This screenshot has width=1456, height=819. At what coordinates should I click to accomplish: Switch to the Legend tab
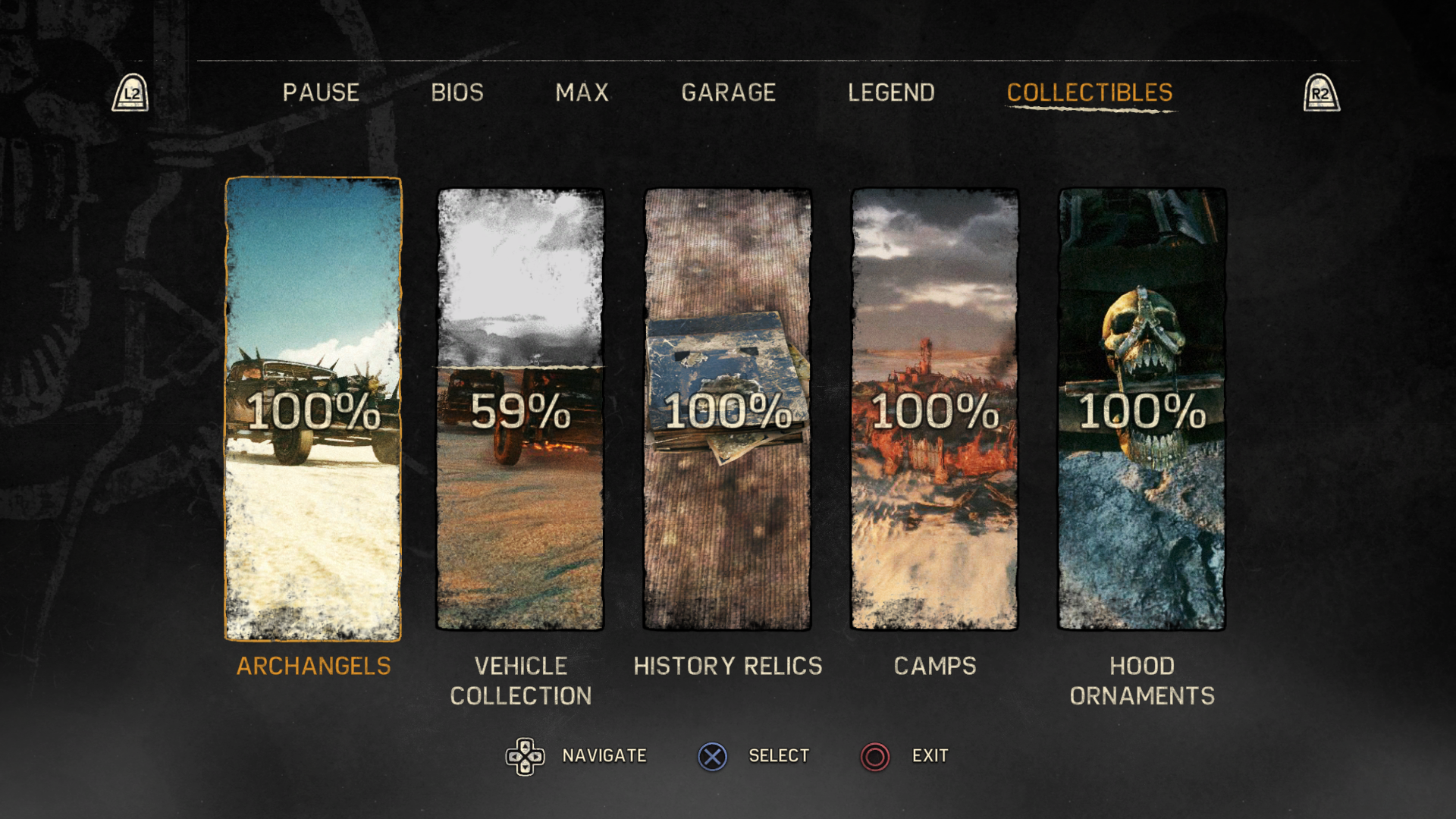tap(891, 93)
